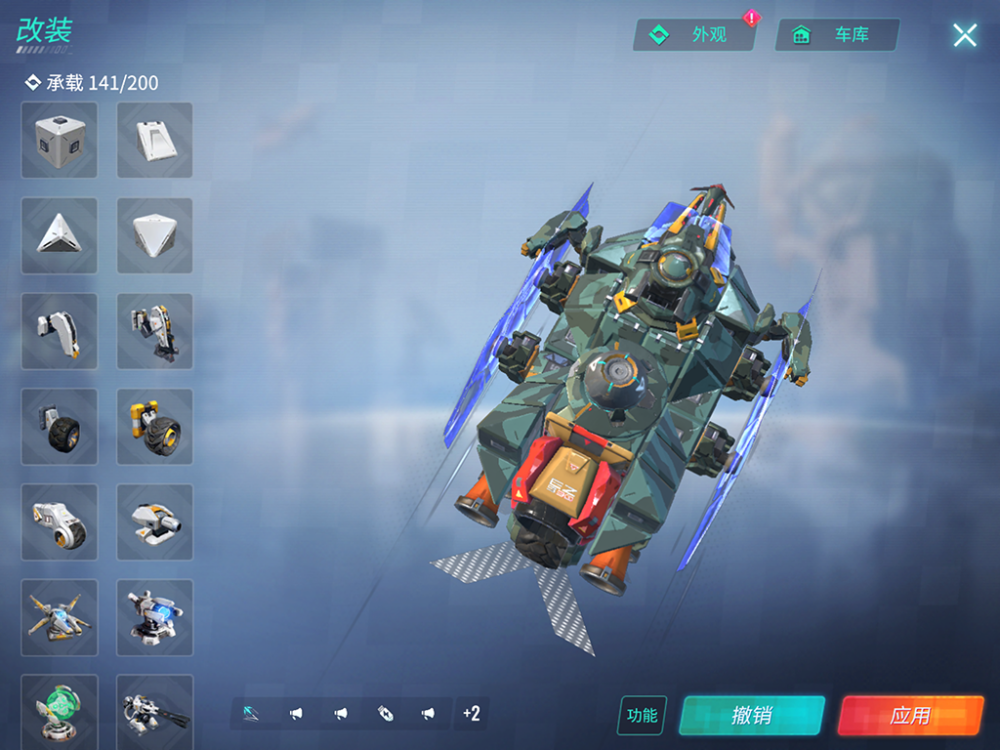
Task: Choose the white cannon turret part
Action: (x=155, y=522)
